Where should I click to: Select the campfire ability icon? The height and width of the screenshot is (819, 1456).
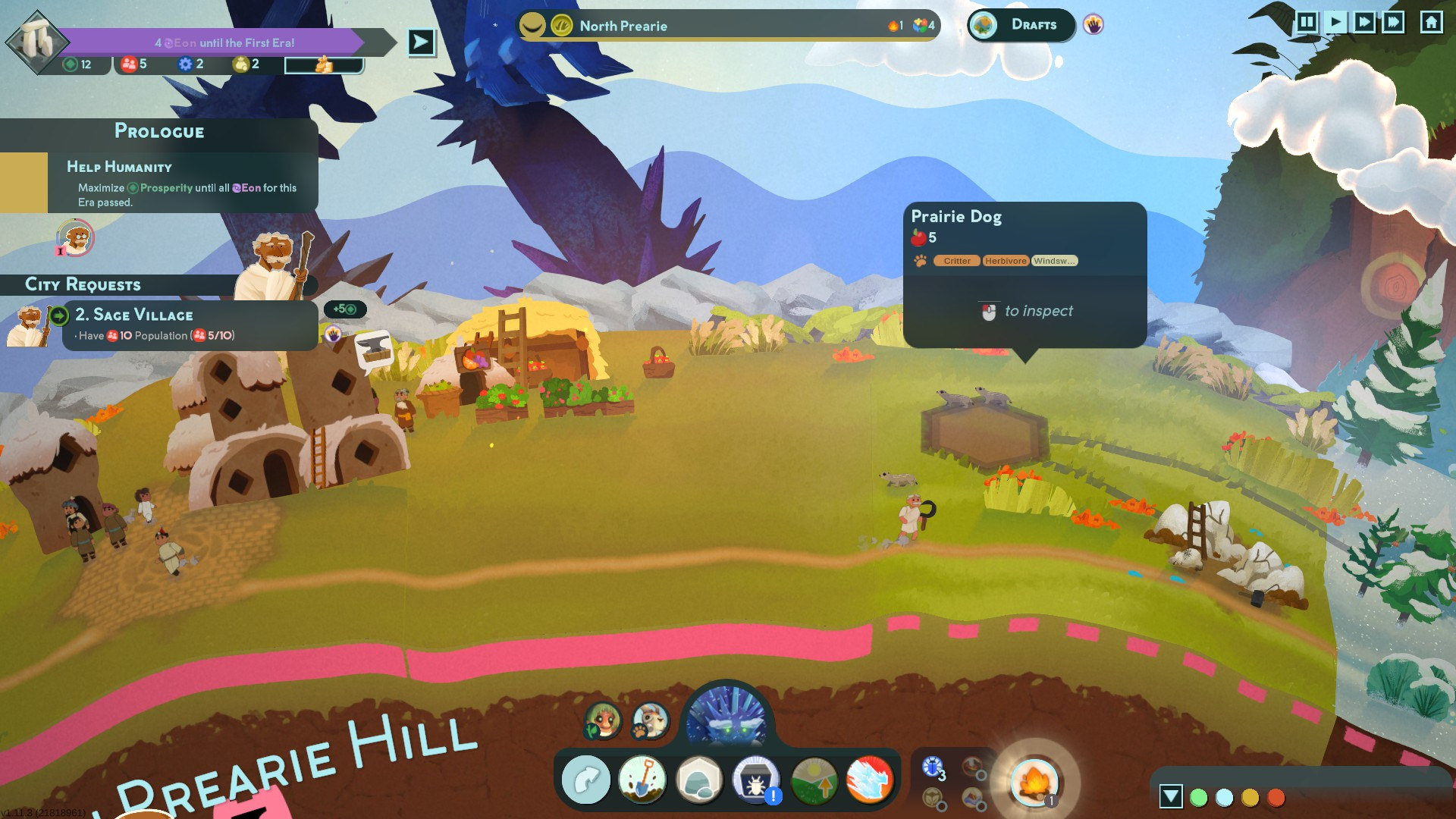(1034, 781)
